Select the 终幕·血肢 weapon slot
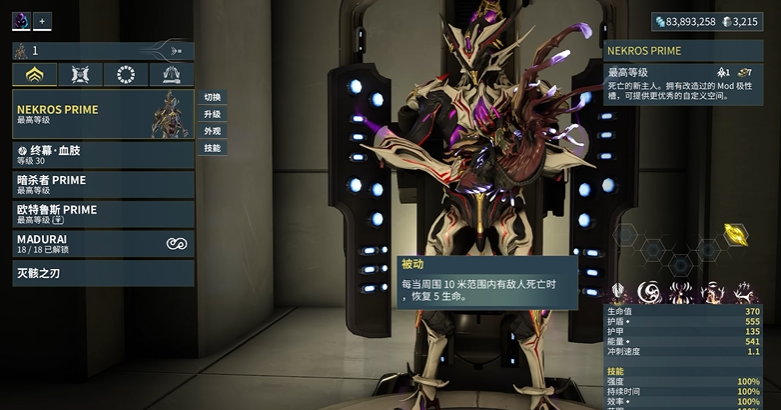The image size is (781, 410). 102,154
